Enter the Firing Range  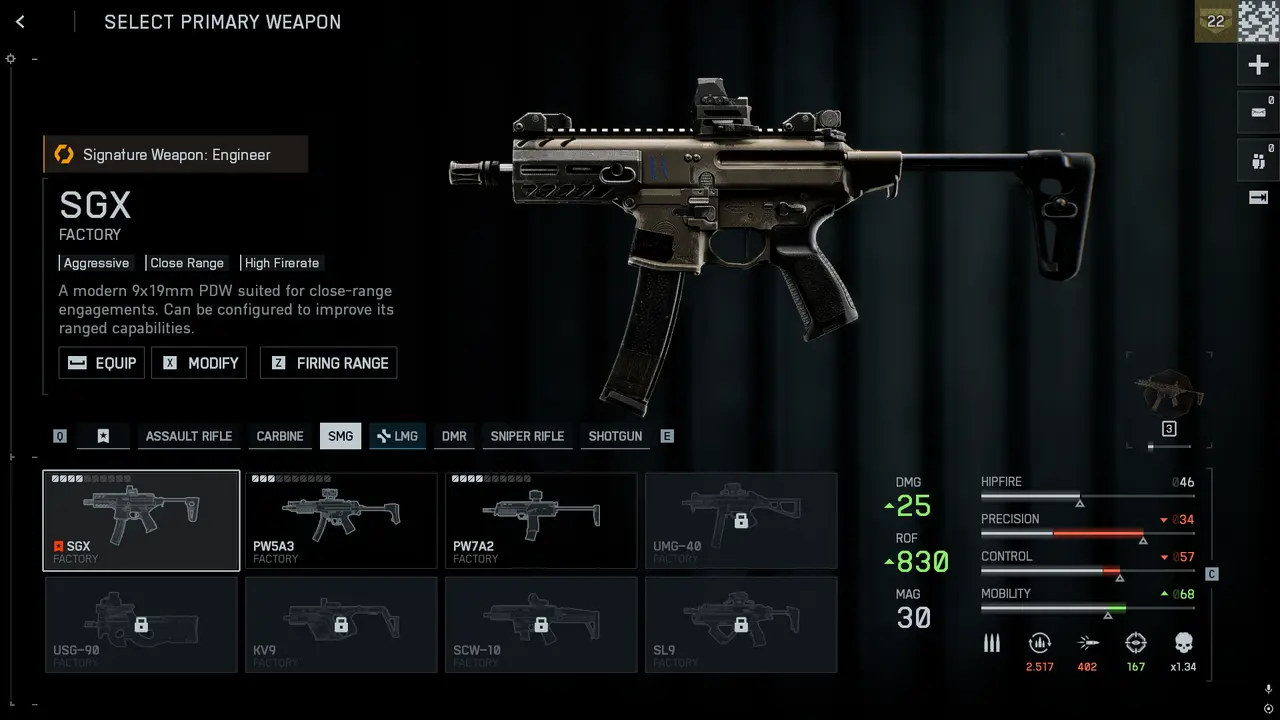click(329, 363)
